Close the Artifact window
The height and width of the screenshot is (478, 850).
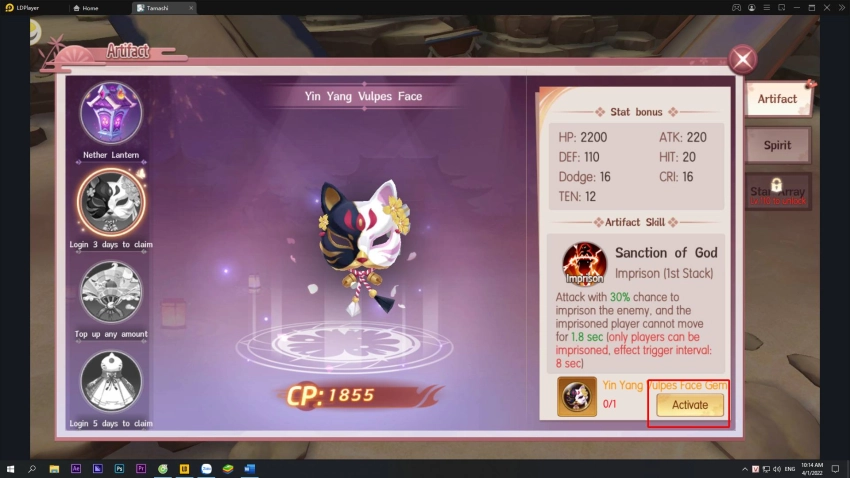pyautogui.click(x=742, y=60)
